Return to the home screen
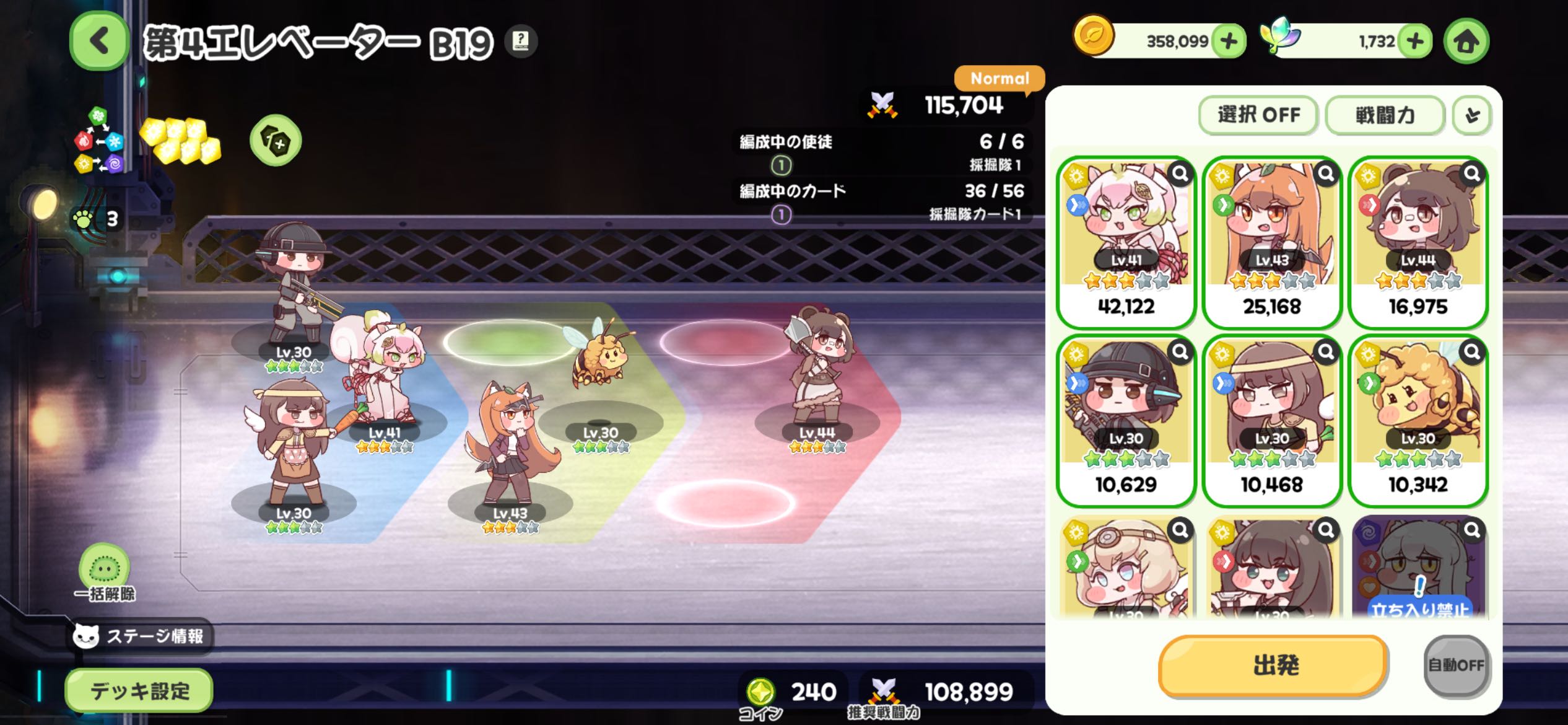The height and width of the screenshot is (725, 1568). 1466,42
